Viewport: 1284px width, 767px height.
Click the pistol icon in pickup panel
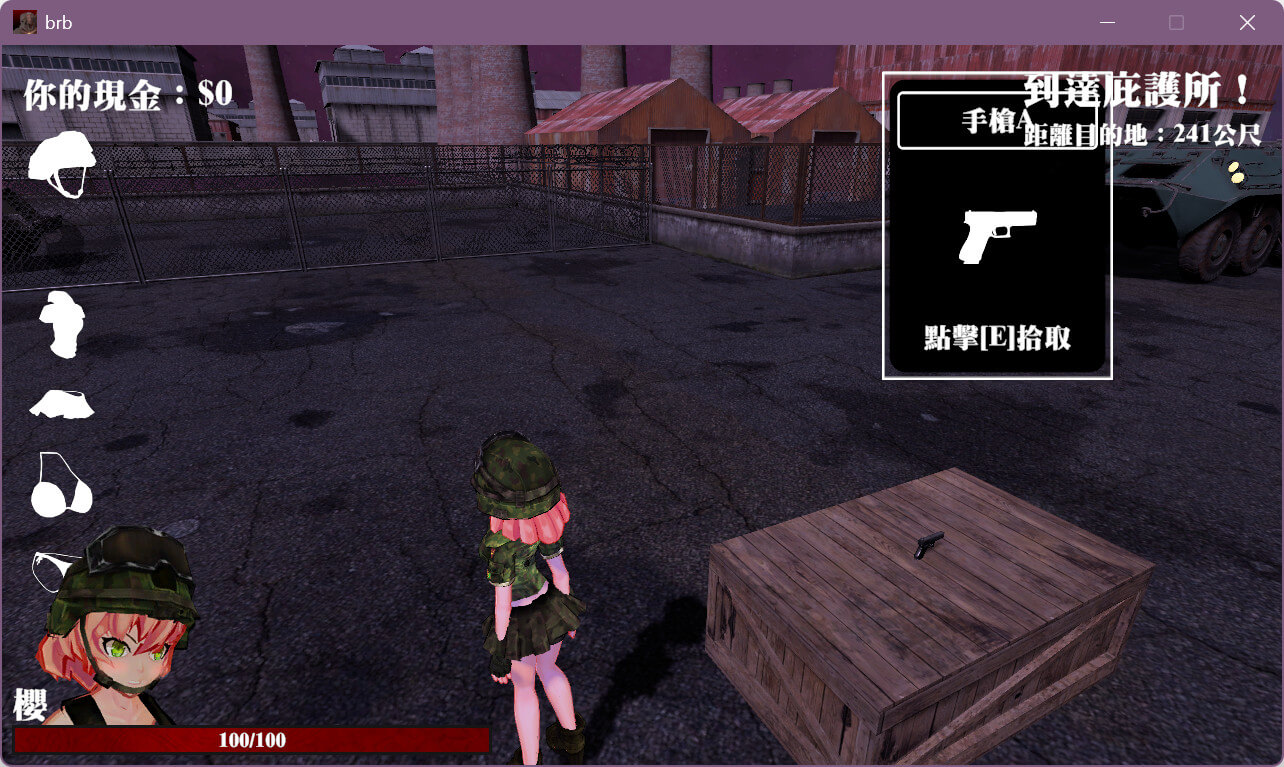click(997, 236)
